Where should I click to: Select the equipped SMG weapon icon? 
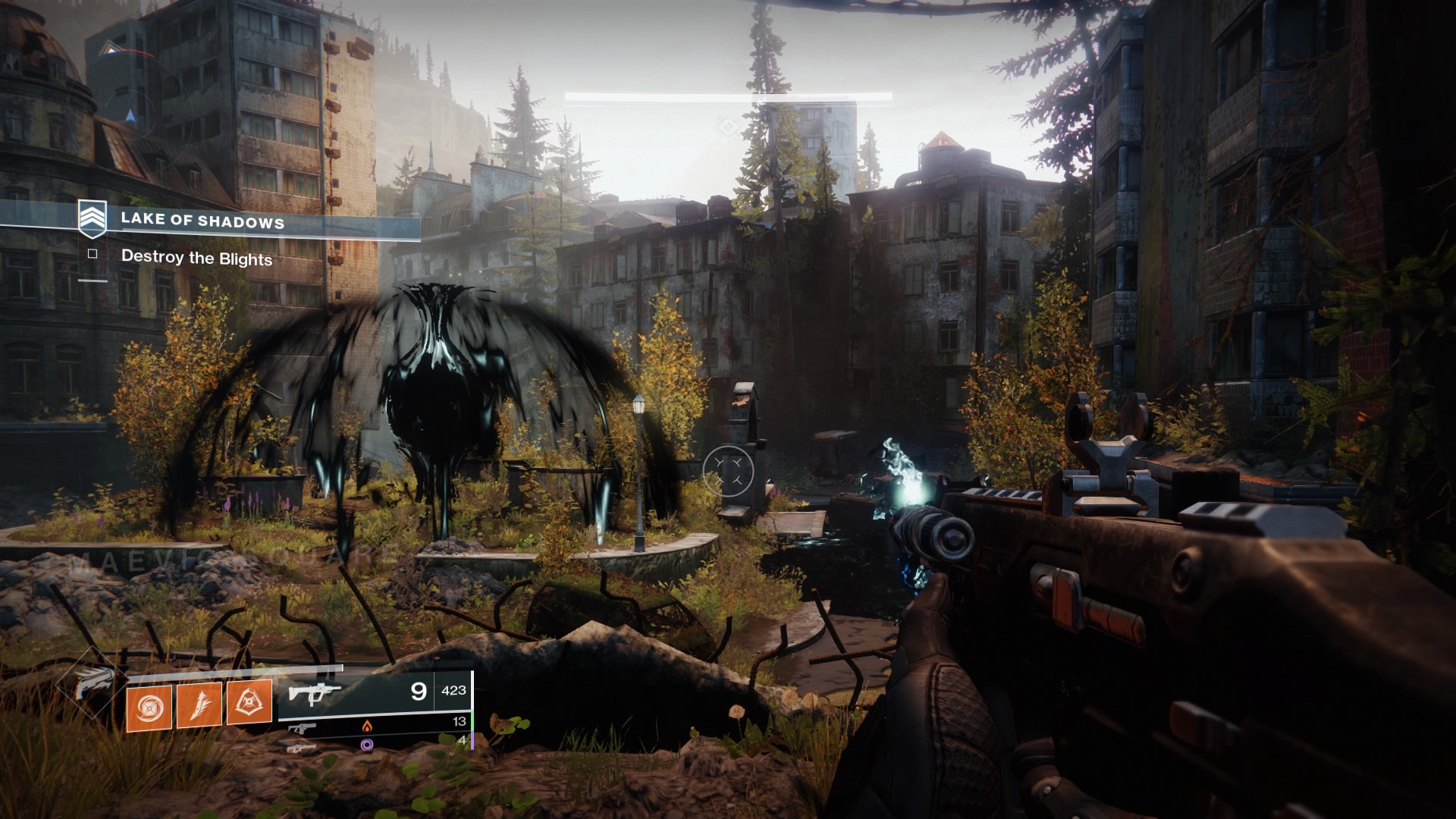click(x=315, y=692)
